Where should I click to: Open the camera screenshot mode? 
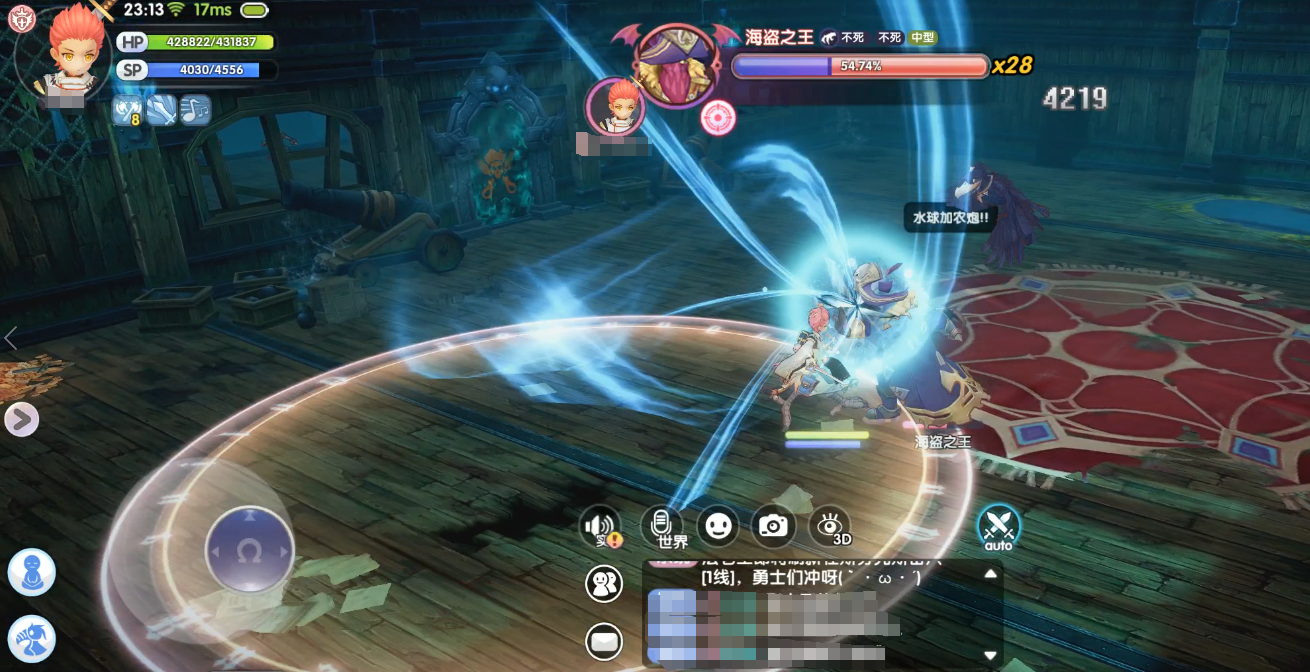773,525
